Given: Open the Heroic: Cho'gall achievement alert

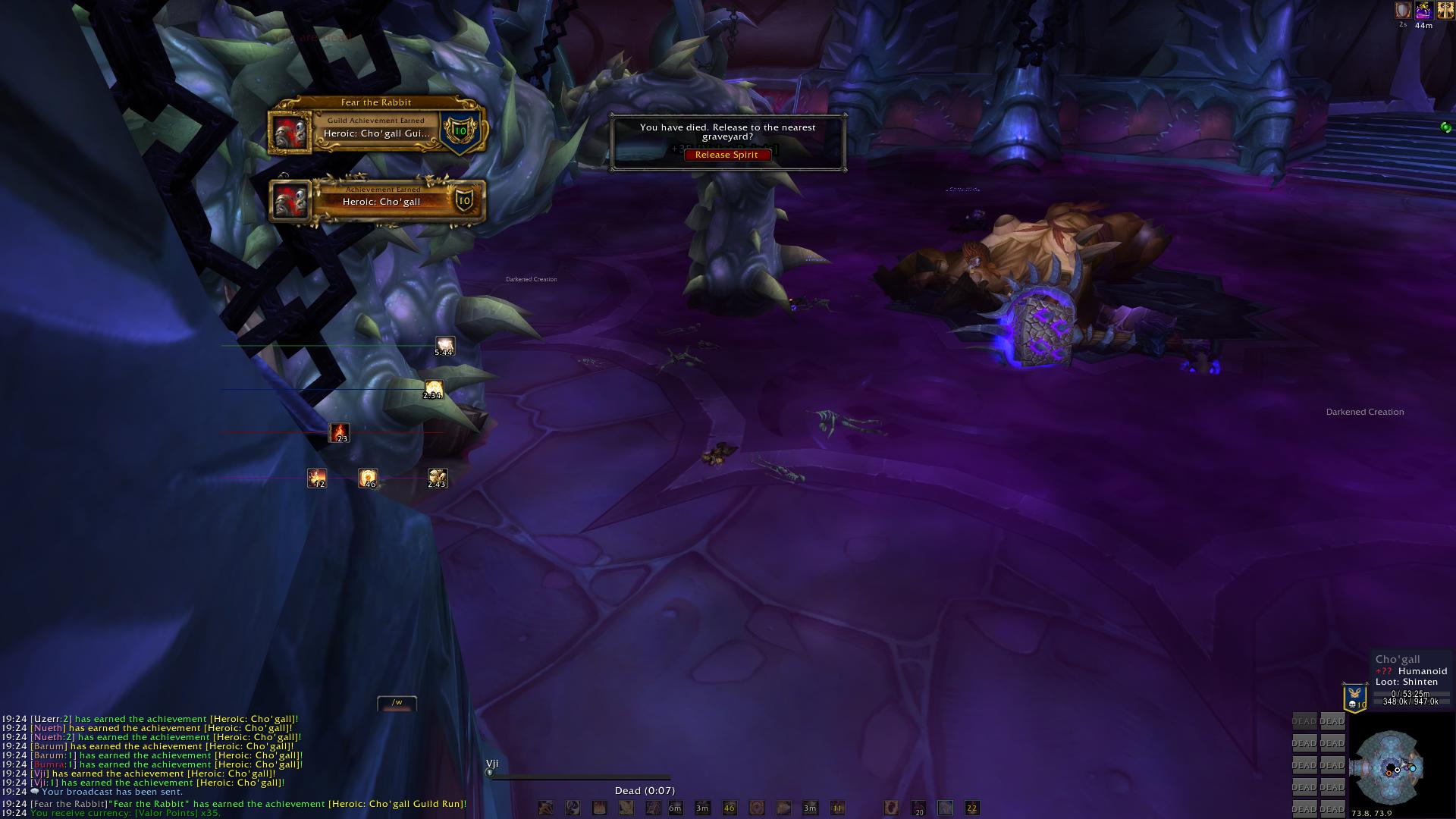Looking at the screenshot, I should (x=378, y=201).
